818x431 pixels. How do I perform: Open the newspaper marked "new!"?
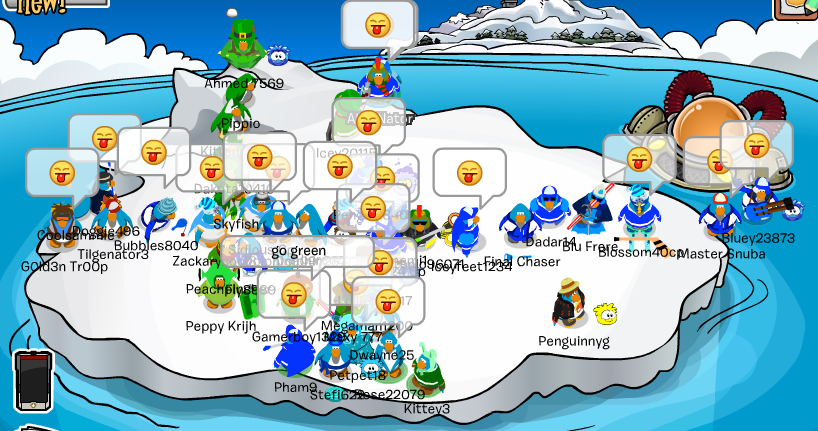[45, 6]
